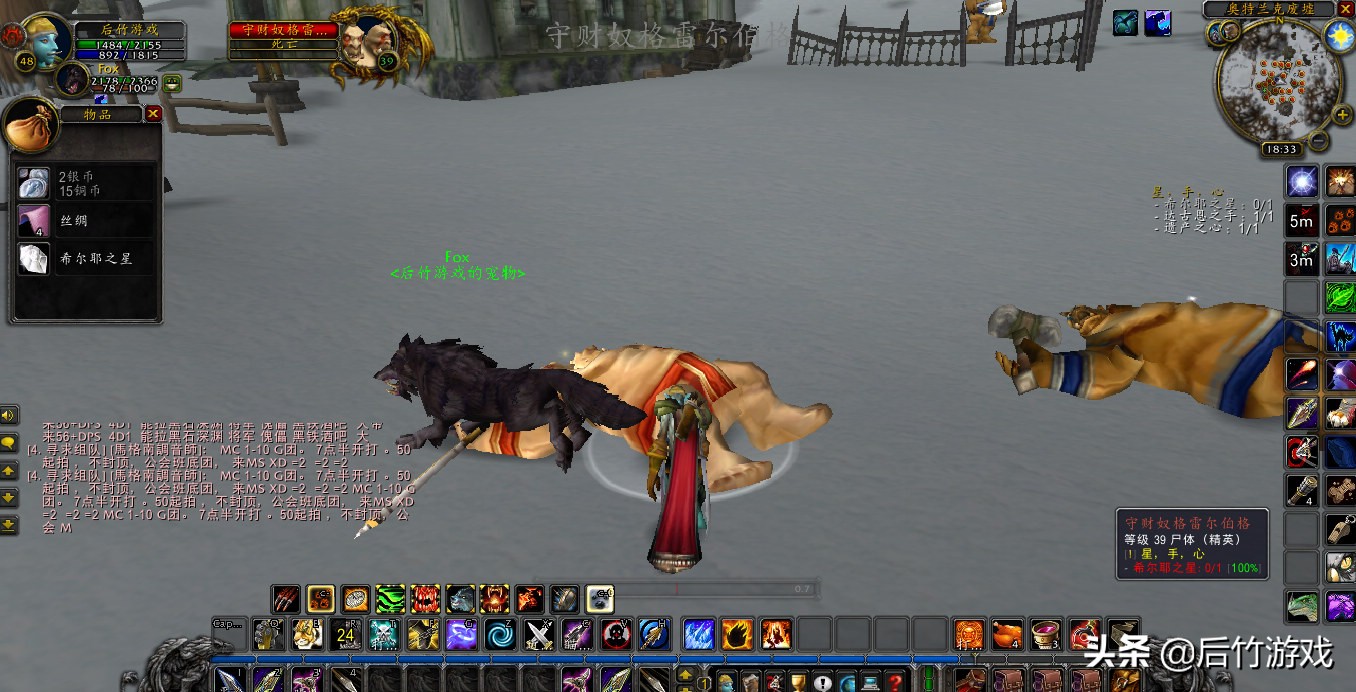Eat the roasted chicken food item
This screenshot has width=1356, height=692.
1007,634
